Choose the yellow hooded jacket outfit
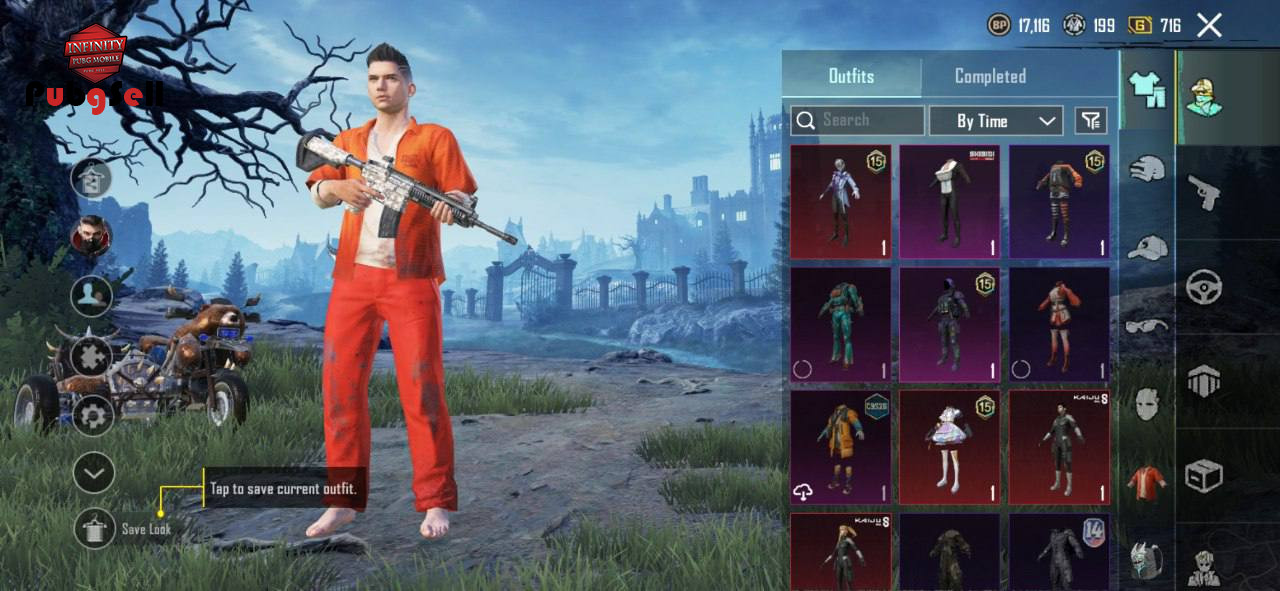 [x=840, y=447]
